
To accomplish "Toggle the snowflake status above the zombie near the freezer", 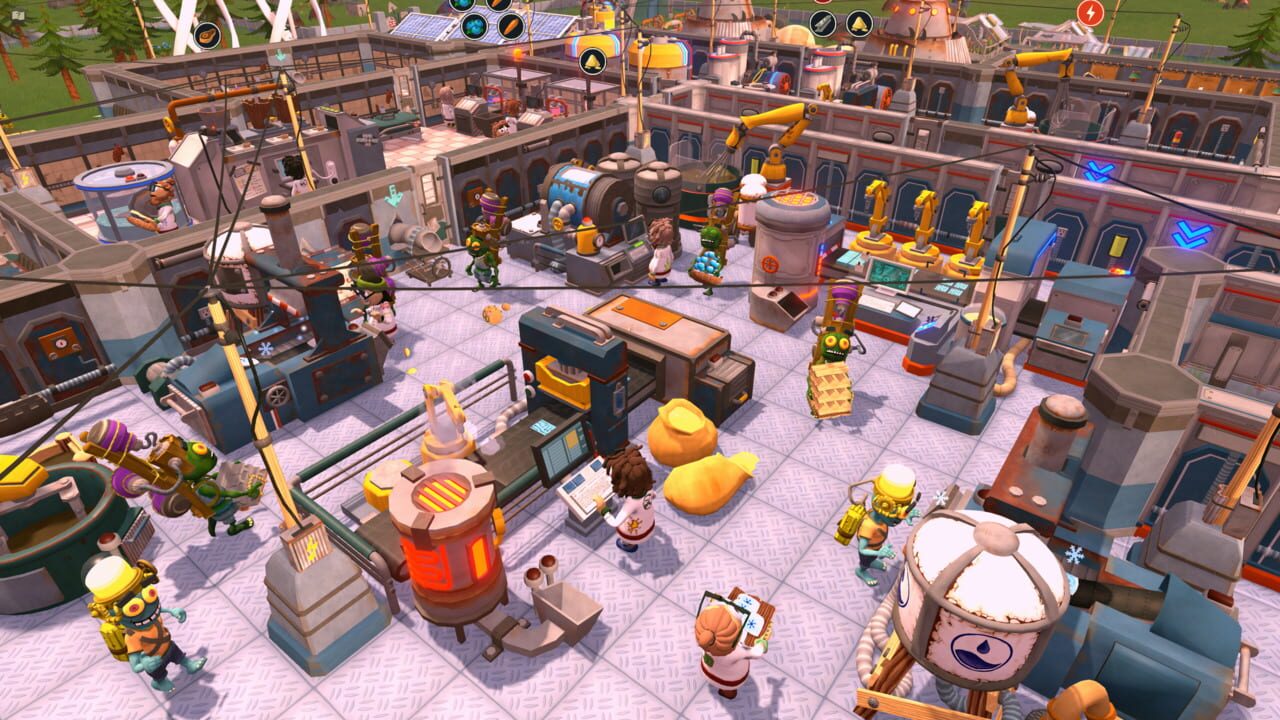I will [940, 497].
